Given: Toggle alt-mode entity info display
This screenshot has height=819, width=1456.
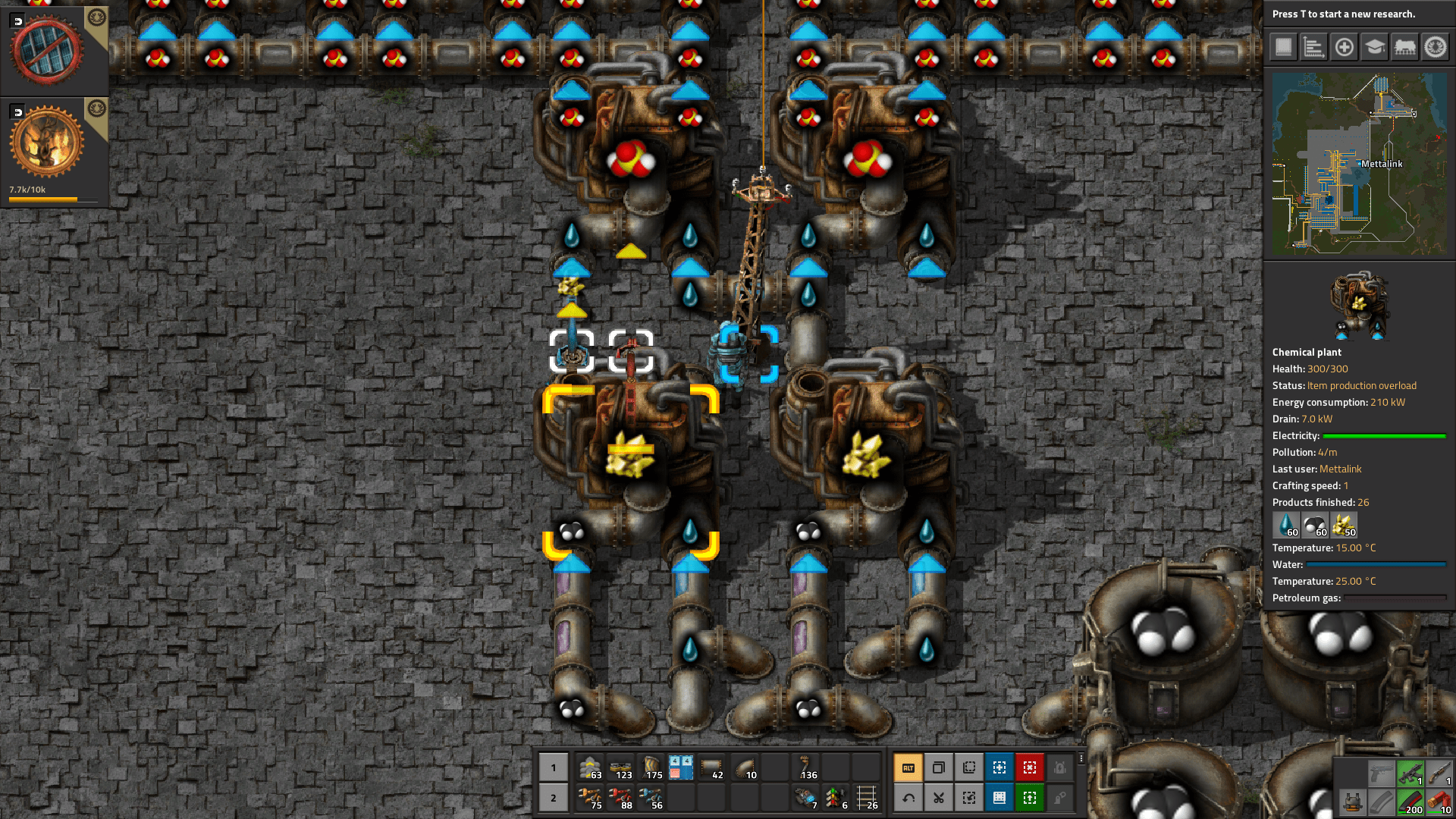Looking at the screenshot, I should click(x=908, y=767).
